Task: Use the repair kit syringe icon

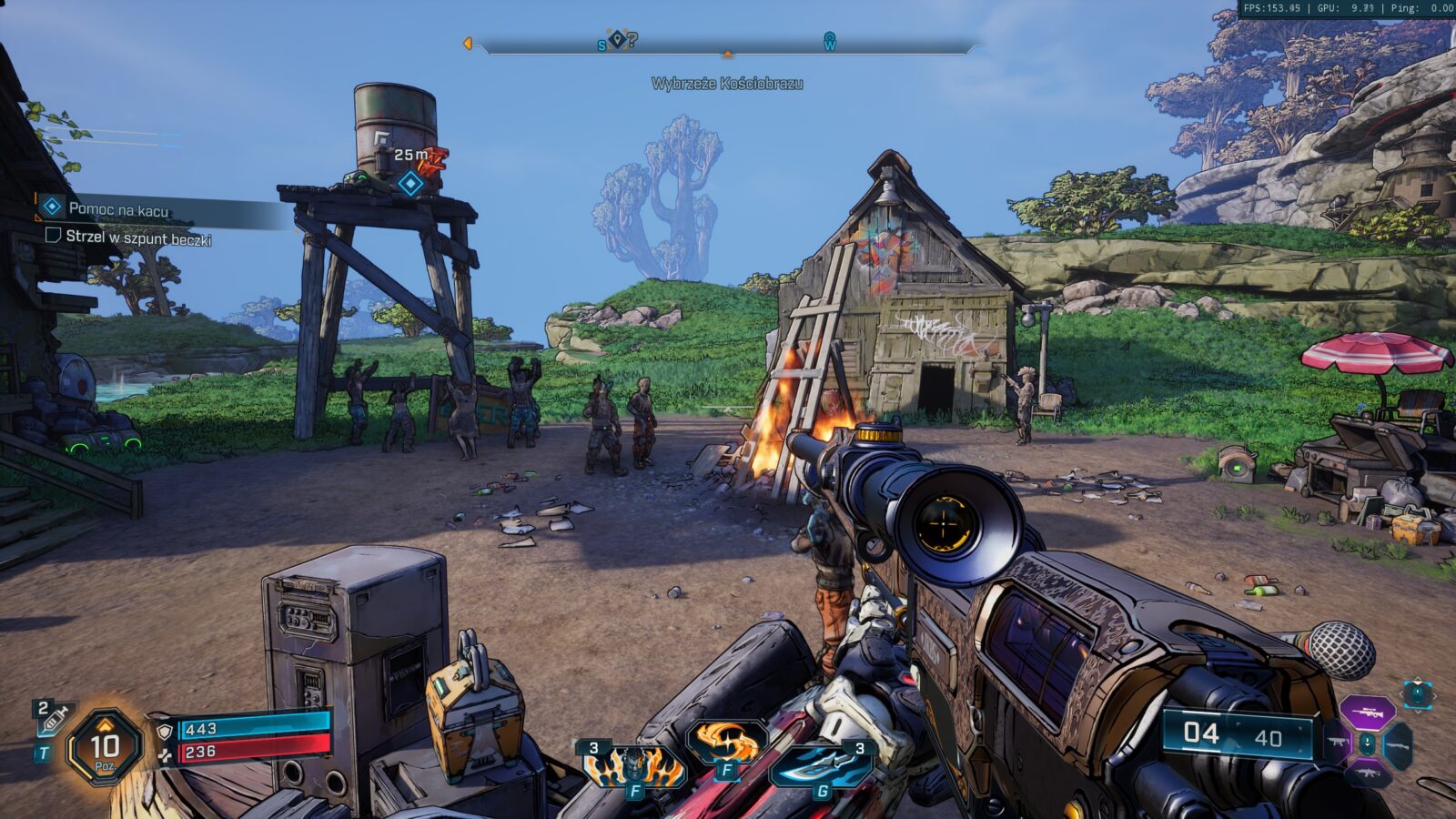Action: pos(53,719)
